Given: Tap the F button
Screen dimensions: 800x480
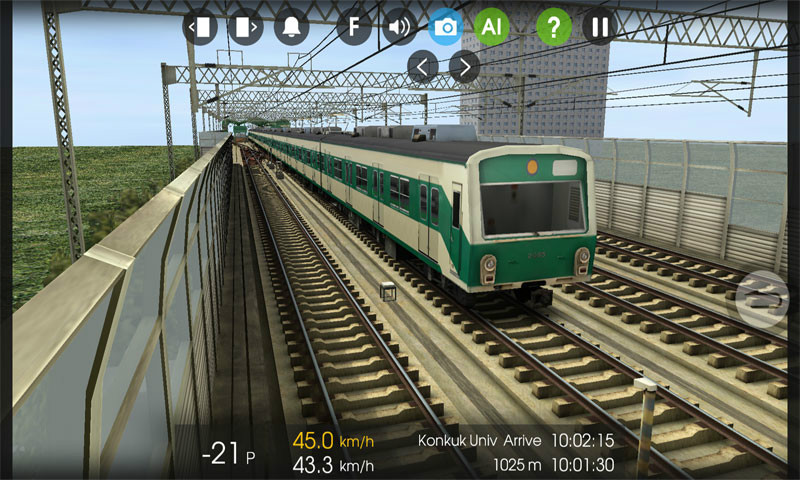Looking at the screenshot, I should pyautogui.click(x=354, y=26).
